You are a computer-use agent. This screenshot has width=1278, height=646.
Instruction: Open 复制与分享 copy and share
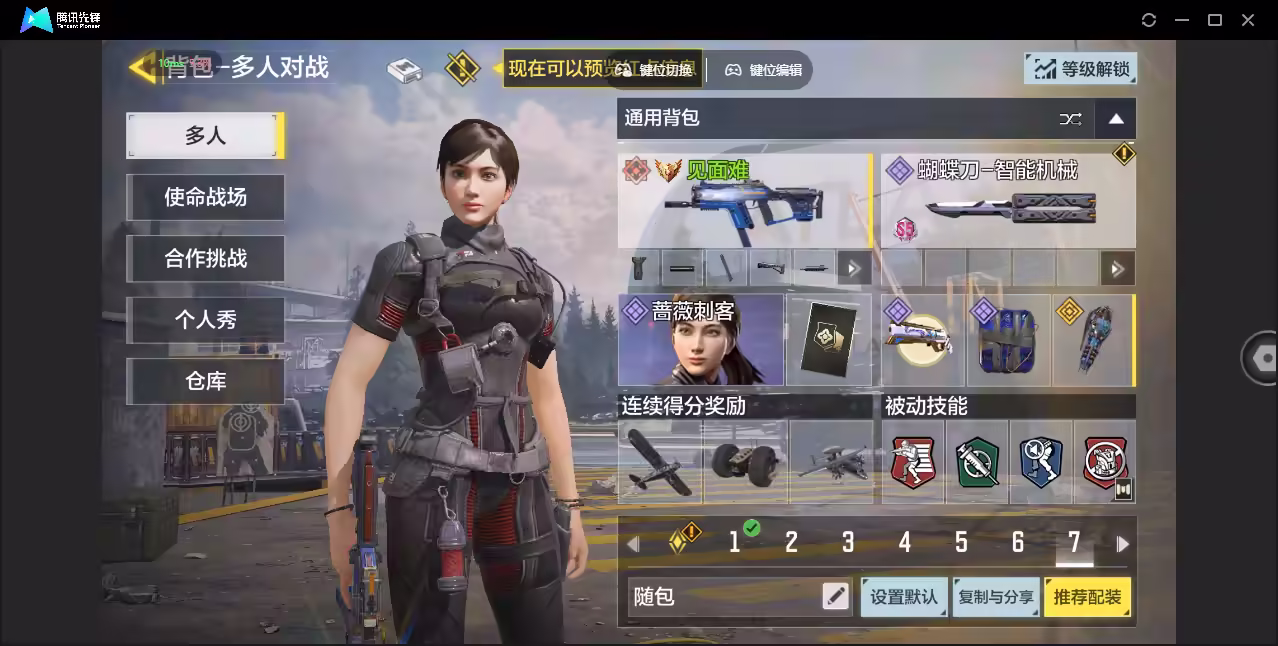pos(995,597)
